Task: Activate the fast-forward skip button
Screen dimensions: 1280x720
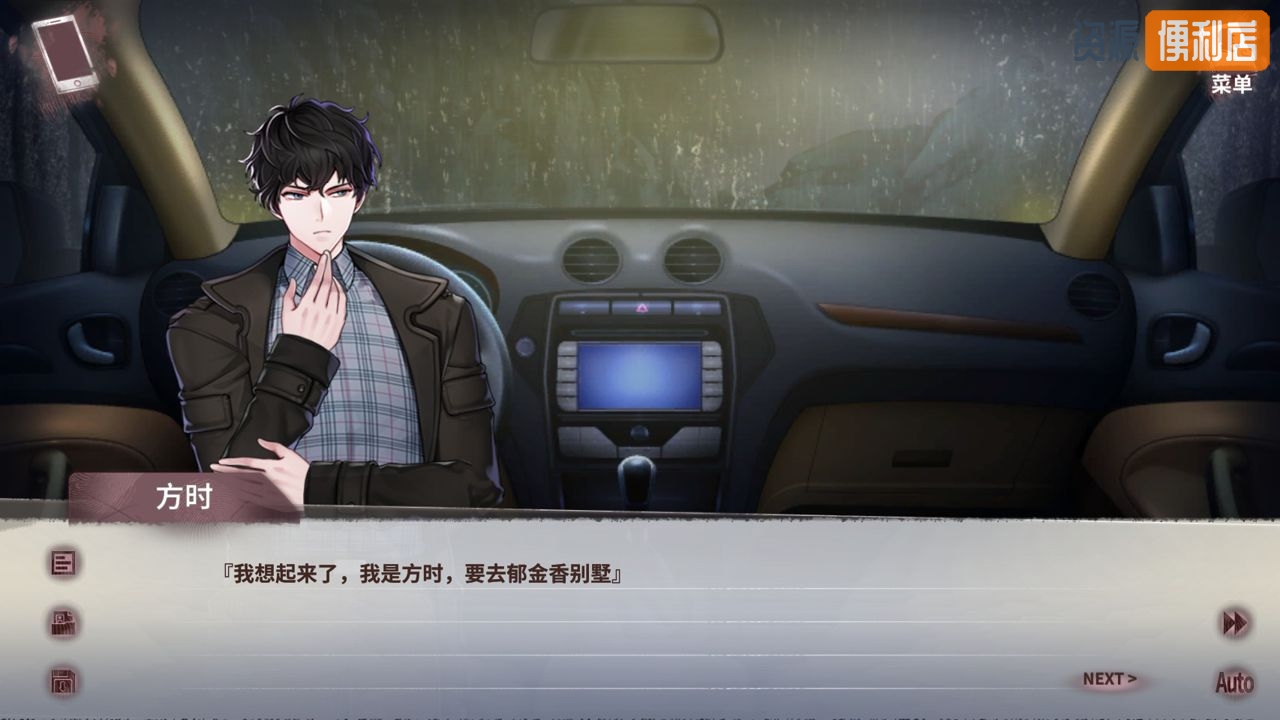Action: tap(1235, 623)
